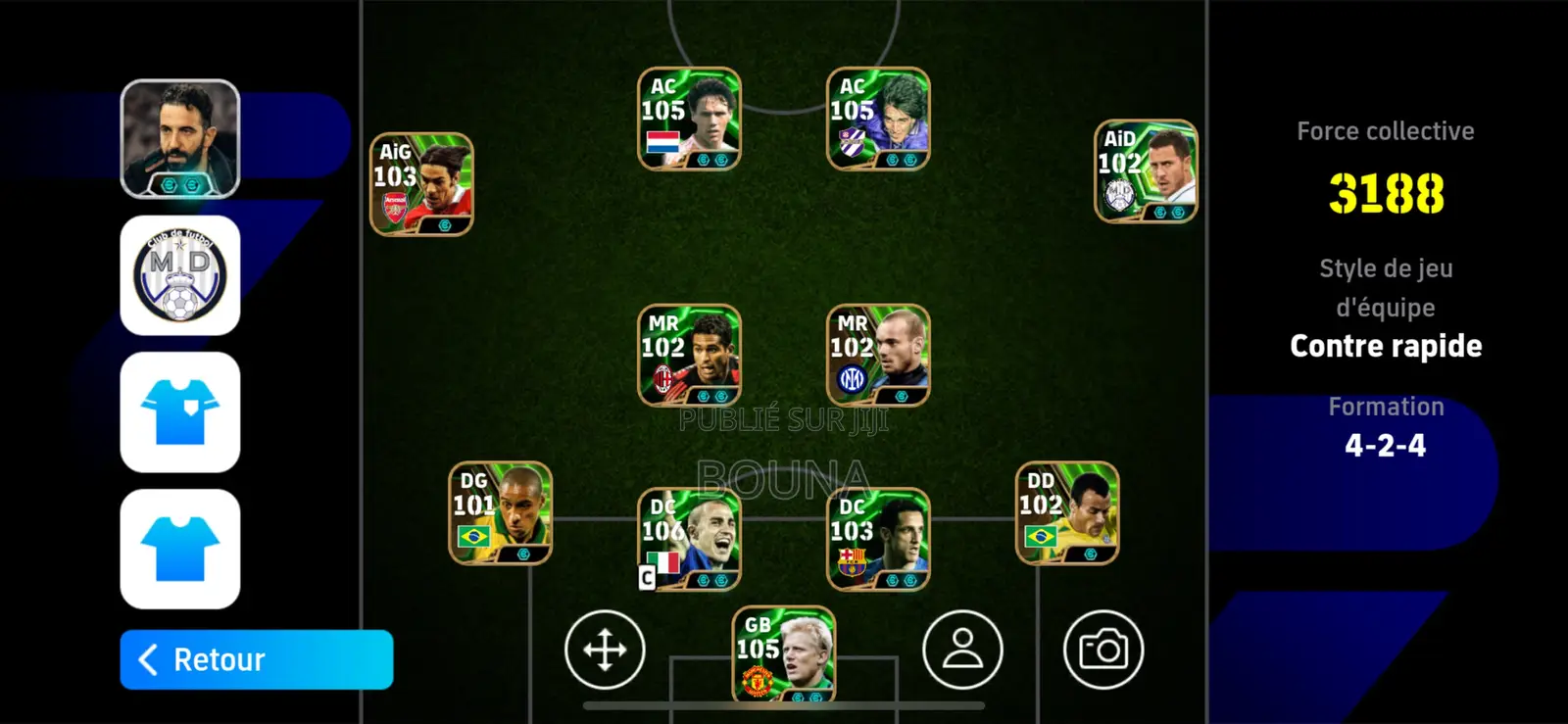Open the camera screenshot icon
This screenshot has height=724, width=1568.
coord(1106,651)
